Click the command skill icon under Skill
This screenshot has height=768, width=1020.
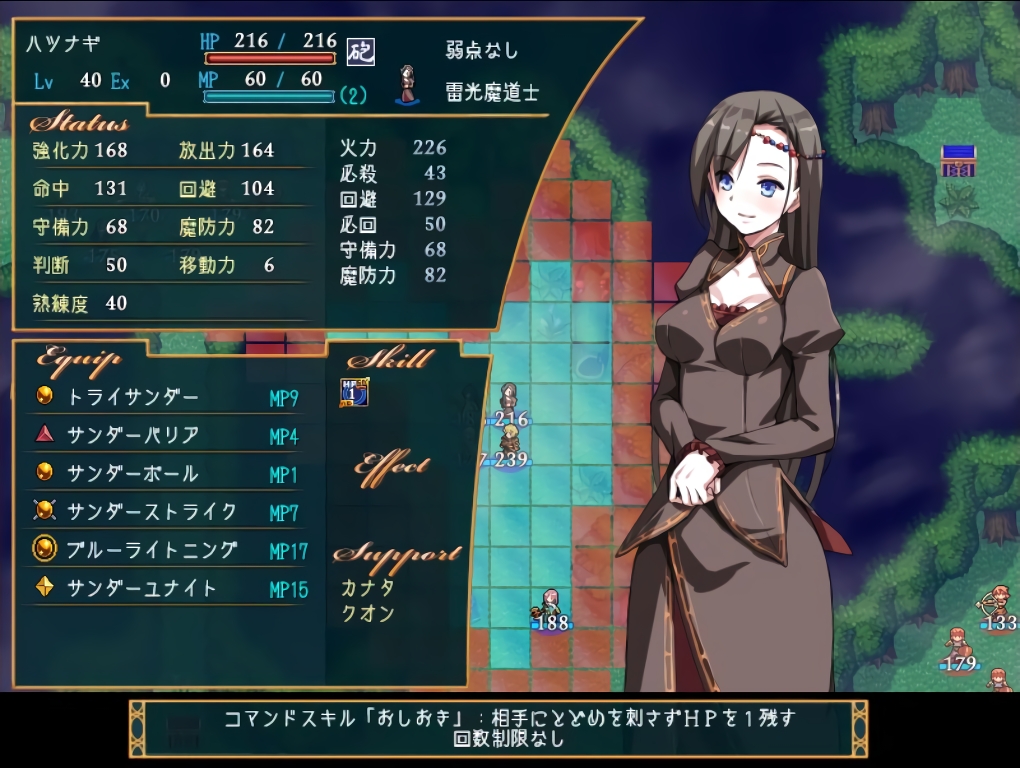354,392
